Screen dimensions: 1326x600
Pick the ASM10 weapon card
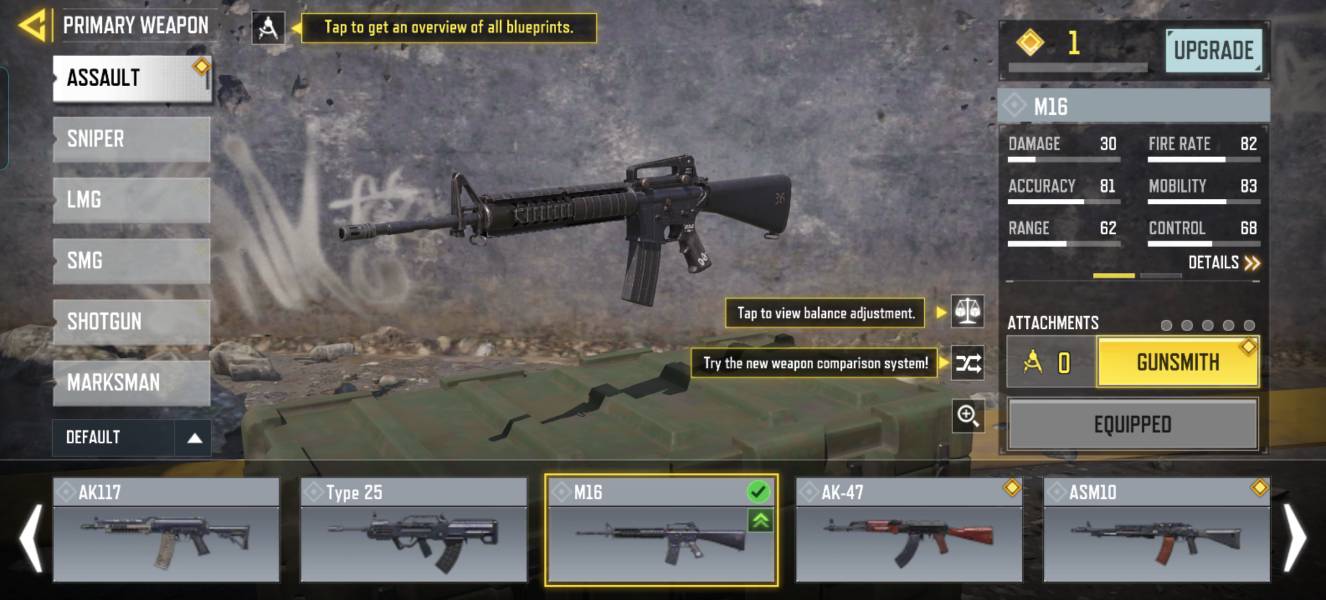1156,530
